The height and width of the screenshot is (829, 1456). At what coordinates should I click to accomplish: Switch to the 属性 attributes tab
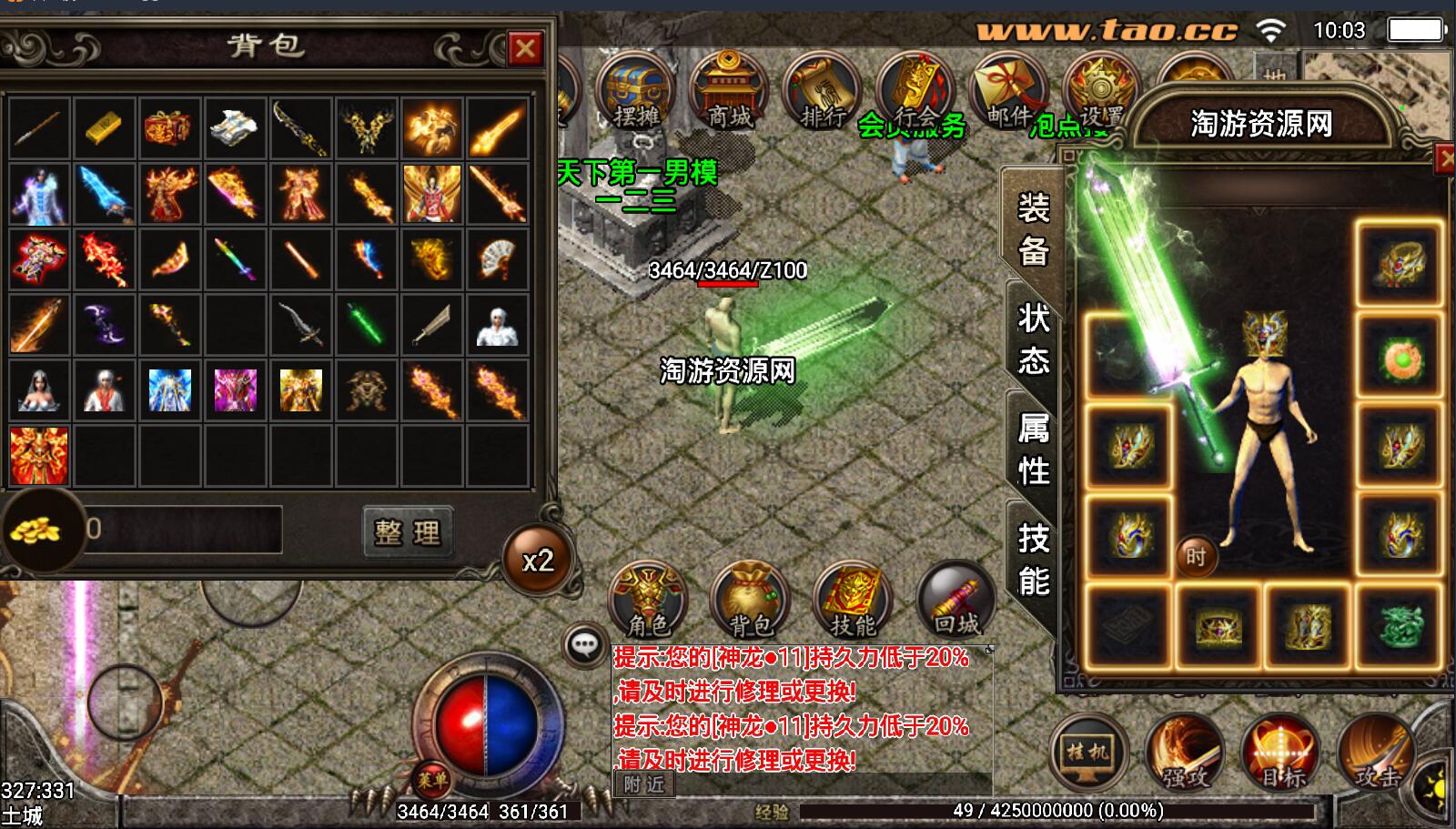1033,450
